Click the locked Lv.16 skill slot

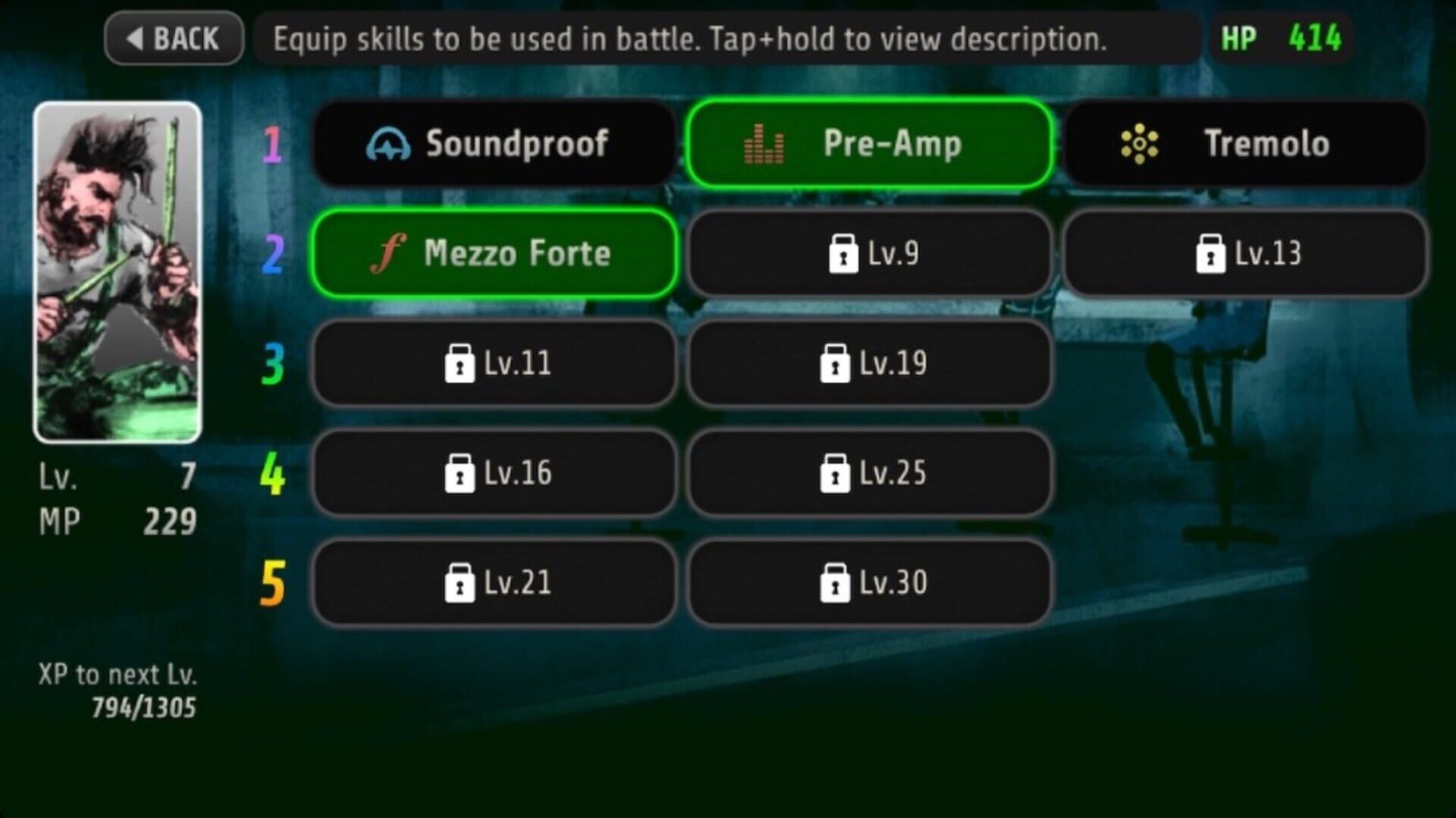494,473
